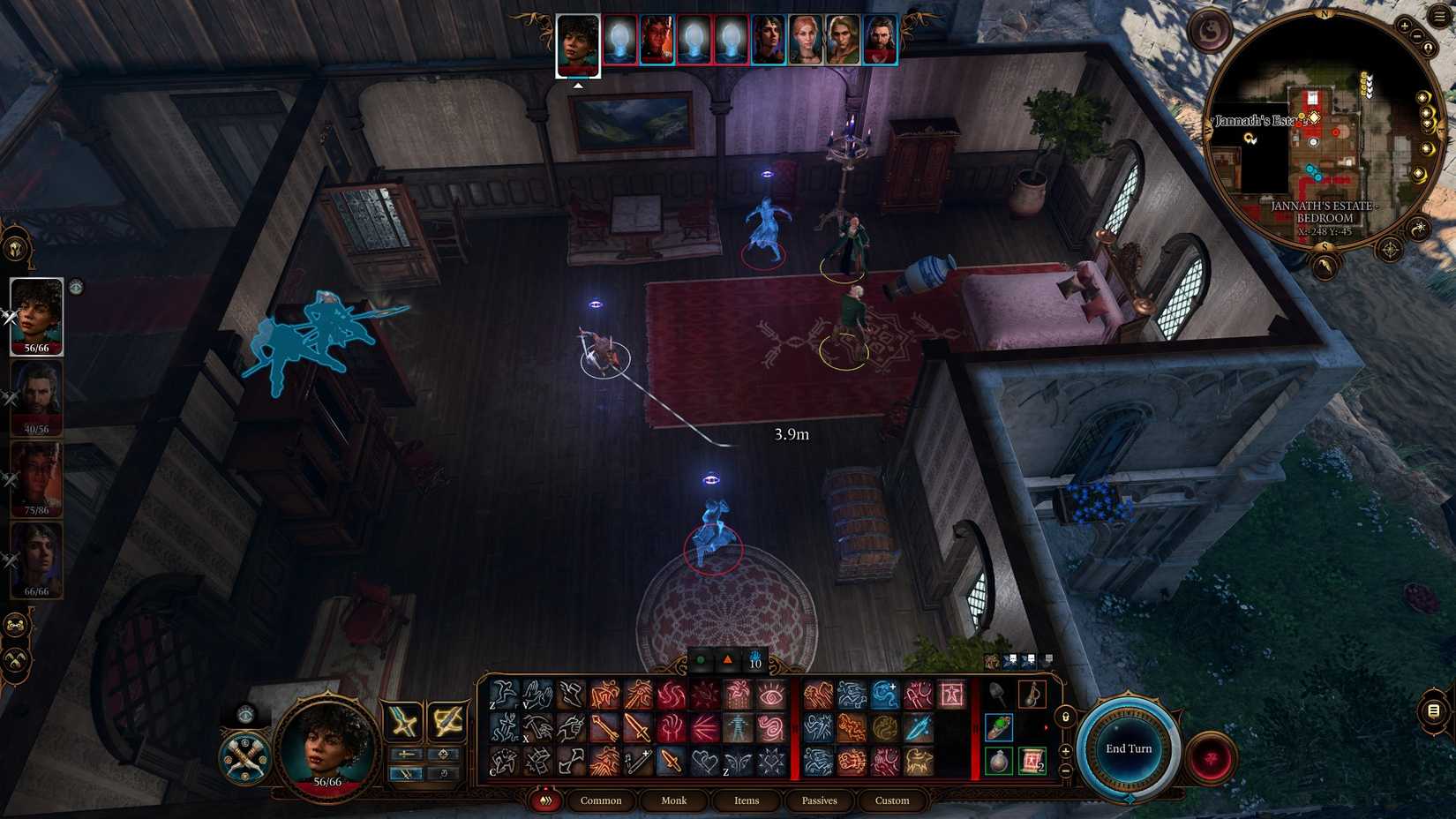This screenshot has width=1456, height=819.
Task: Add a hotbar row with the plus button
Action: pos(1065,751)
